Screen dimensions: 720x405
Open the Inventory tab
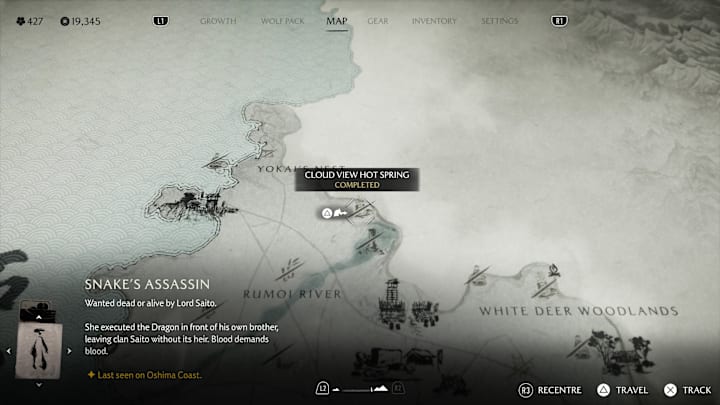(x=434, y=20)
